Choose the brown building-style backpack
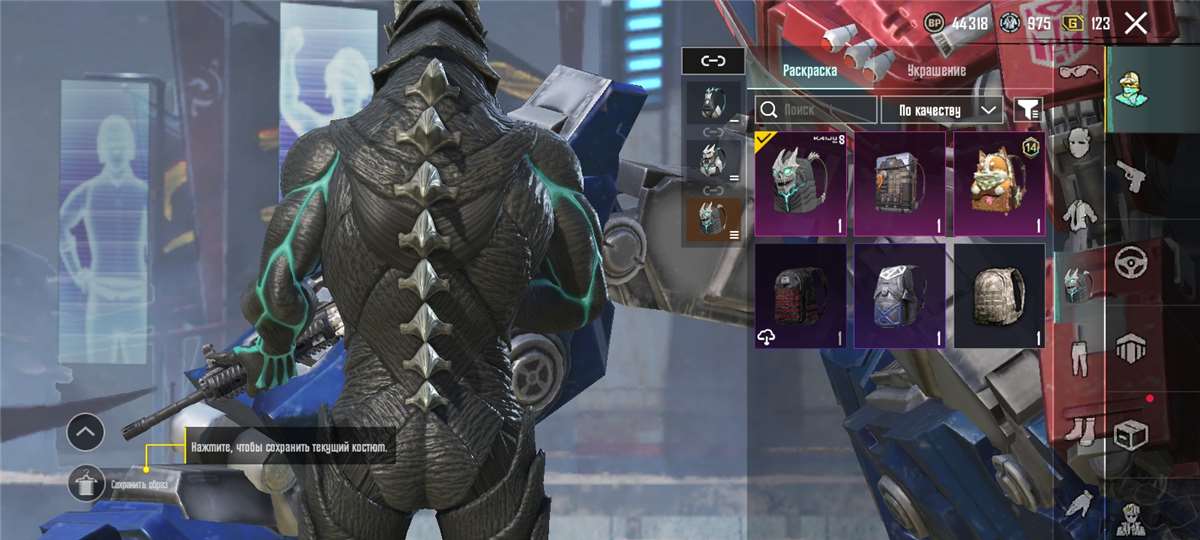 [900, 185]
